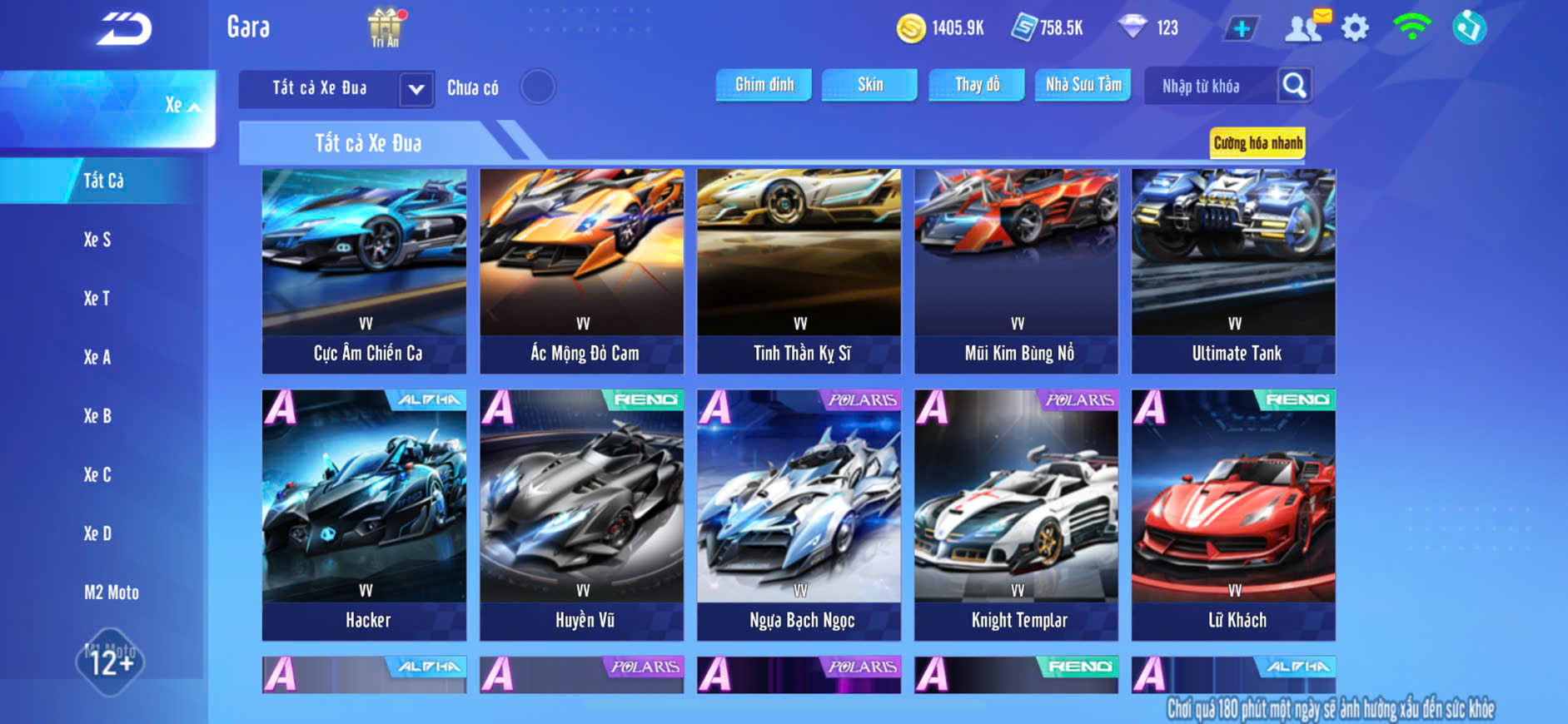Select the M2 Moto category
This screenshot has height=724, width=1568.
click(x=111, y=593)
